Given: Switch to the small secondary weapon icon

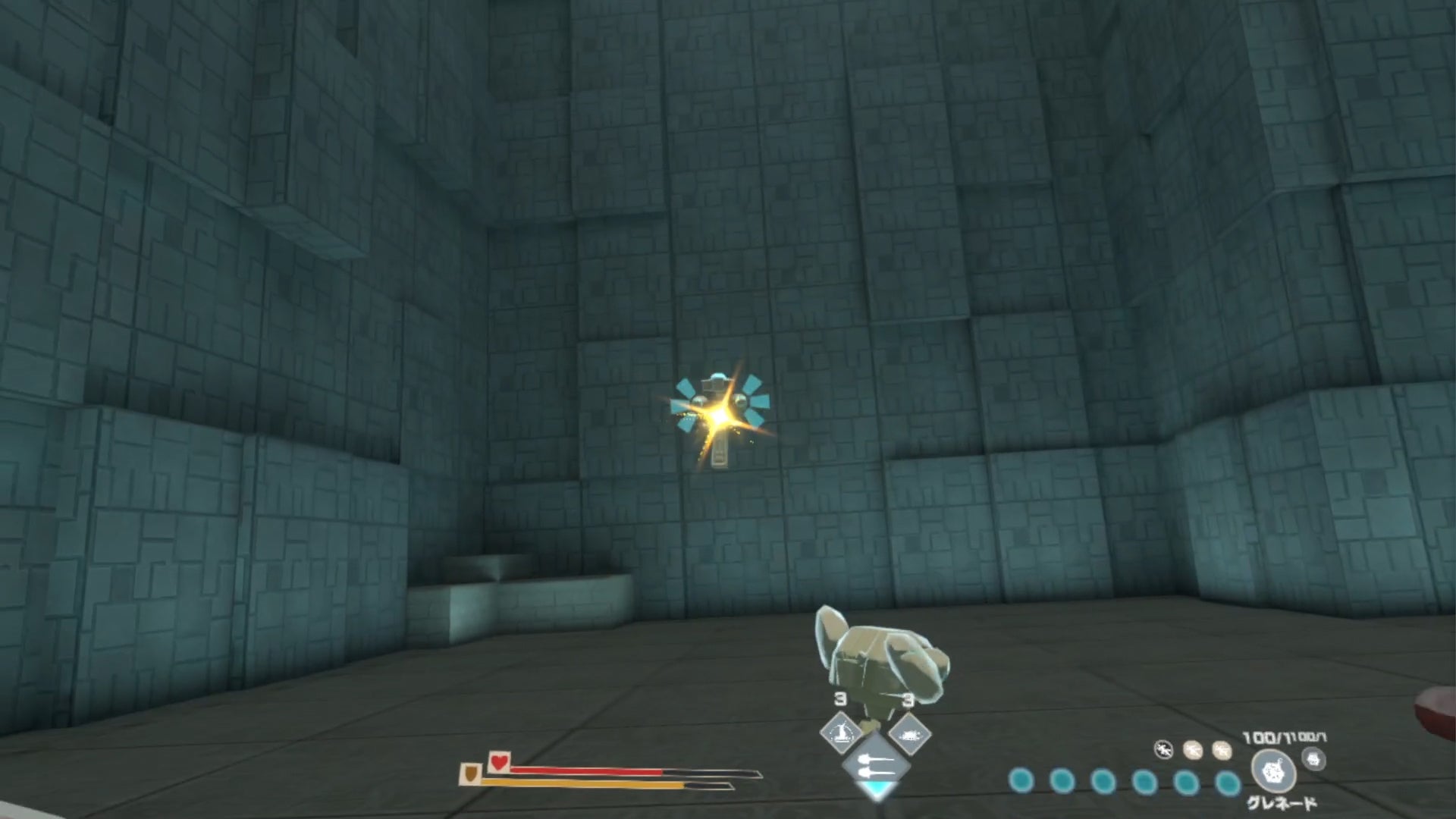Looking at the screenshot, I should pyautogui.click(x=1314, y=758).
